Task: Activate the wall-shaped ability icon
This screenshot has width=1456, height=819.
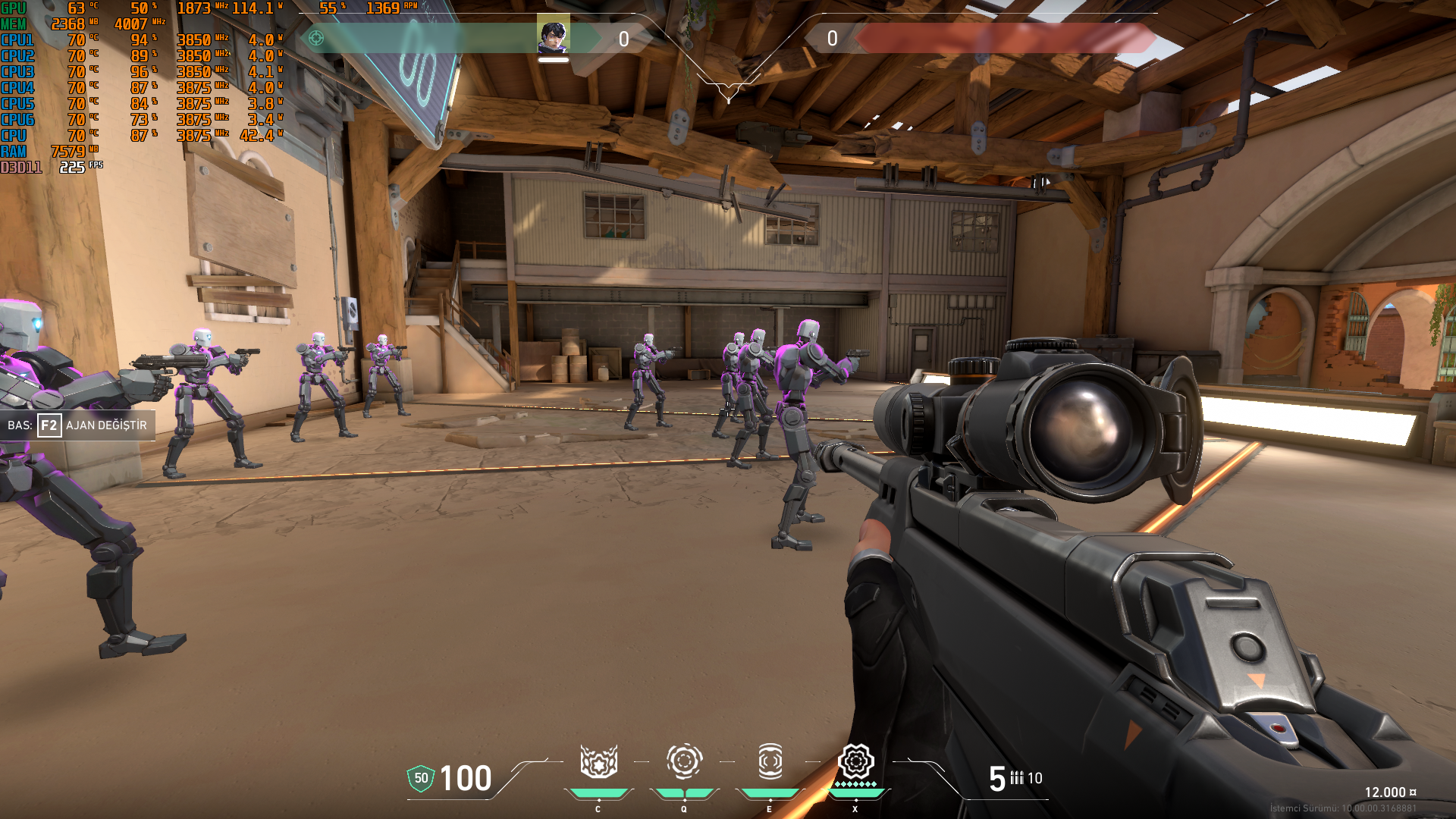Action: [598, 761]
